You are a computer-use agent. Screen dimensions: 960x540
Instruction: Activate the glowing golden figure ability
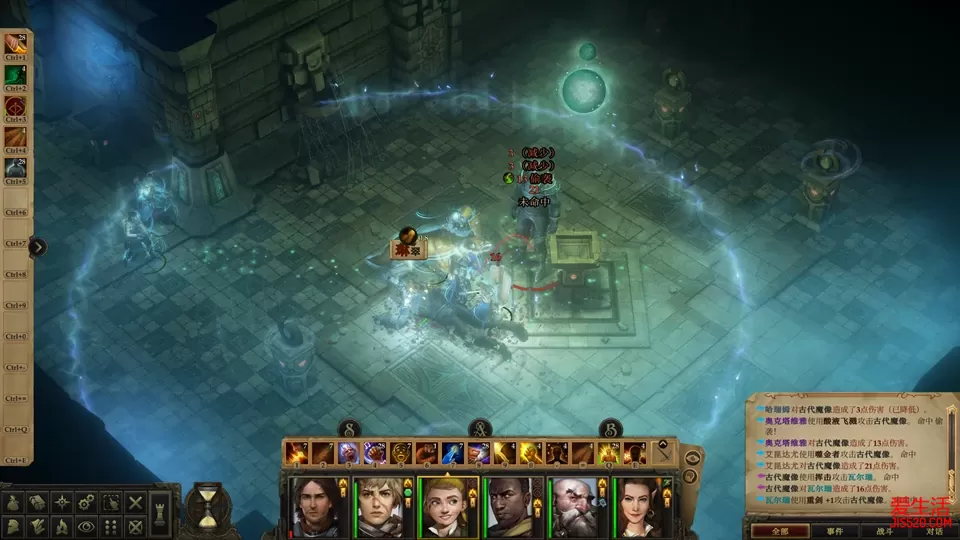608,454
